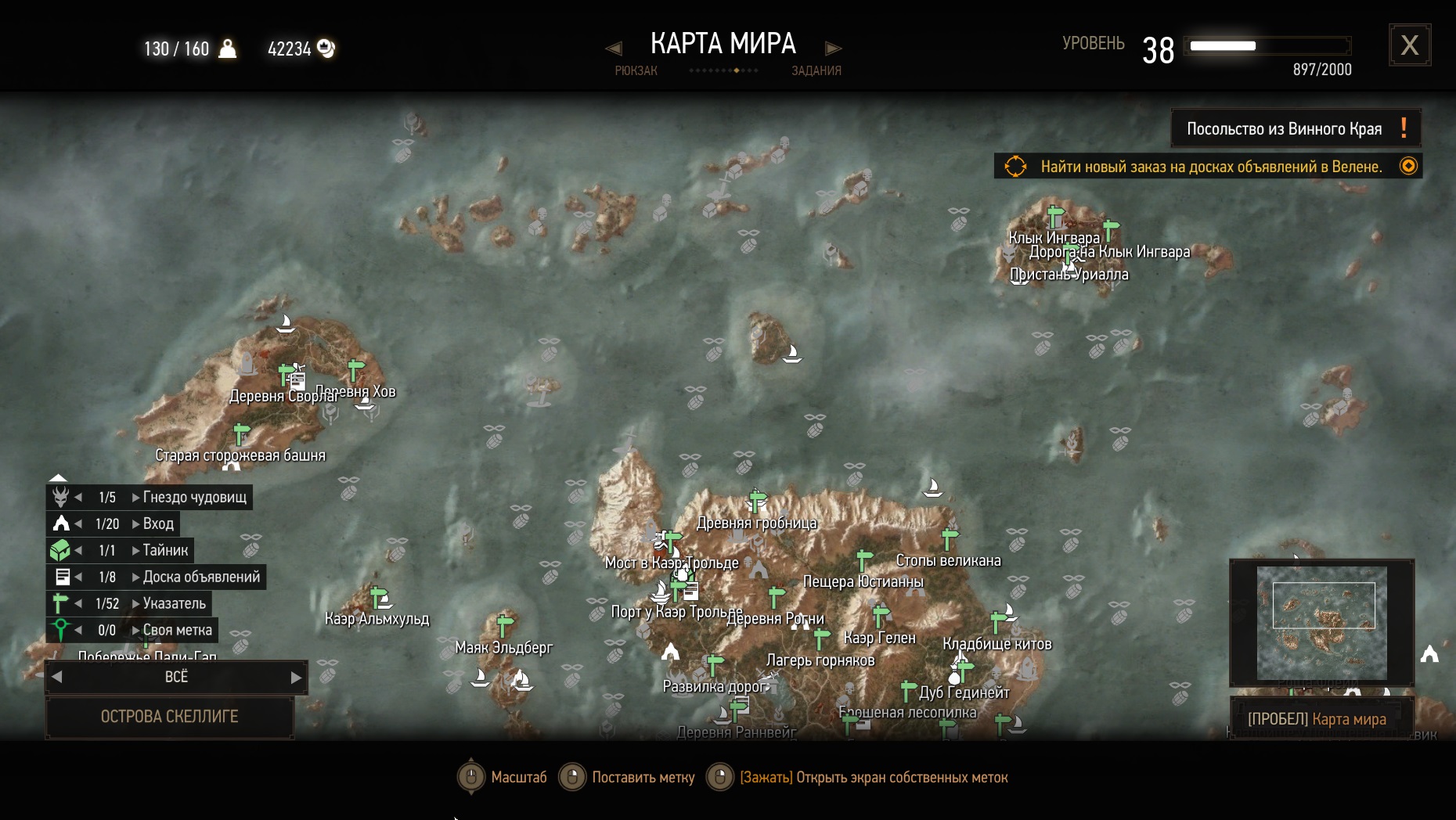Close the world map with the X button
The image size is (1456, 820).
click(1409, 45)
